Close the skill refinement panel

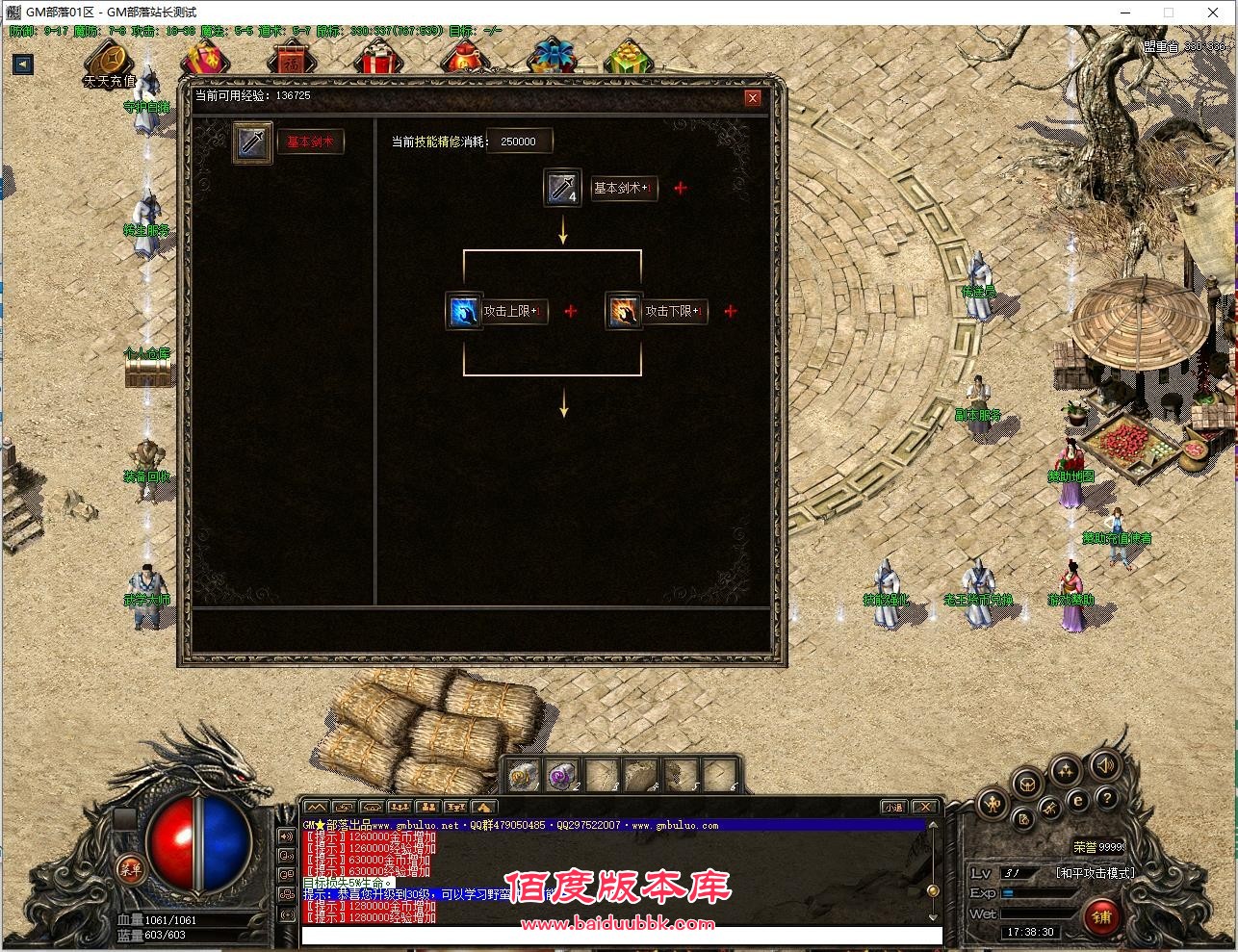click(753, 97)
